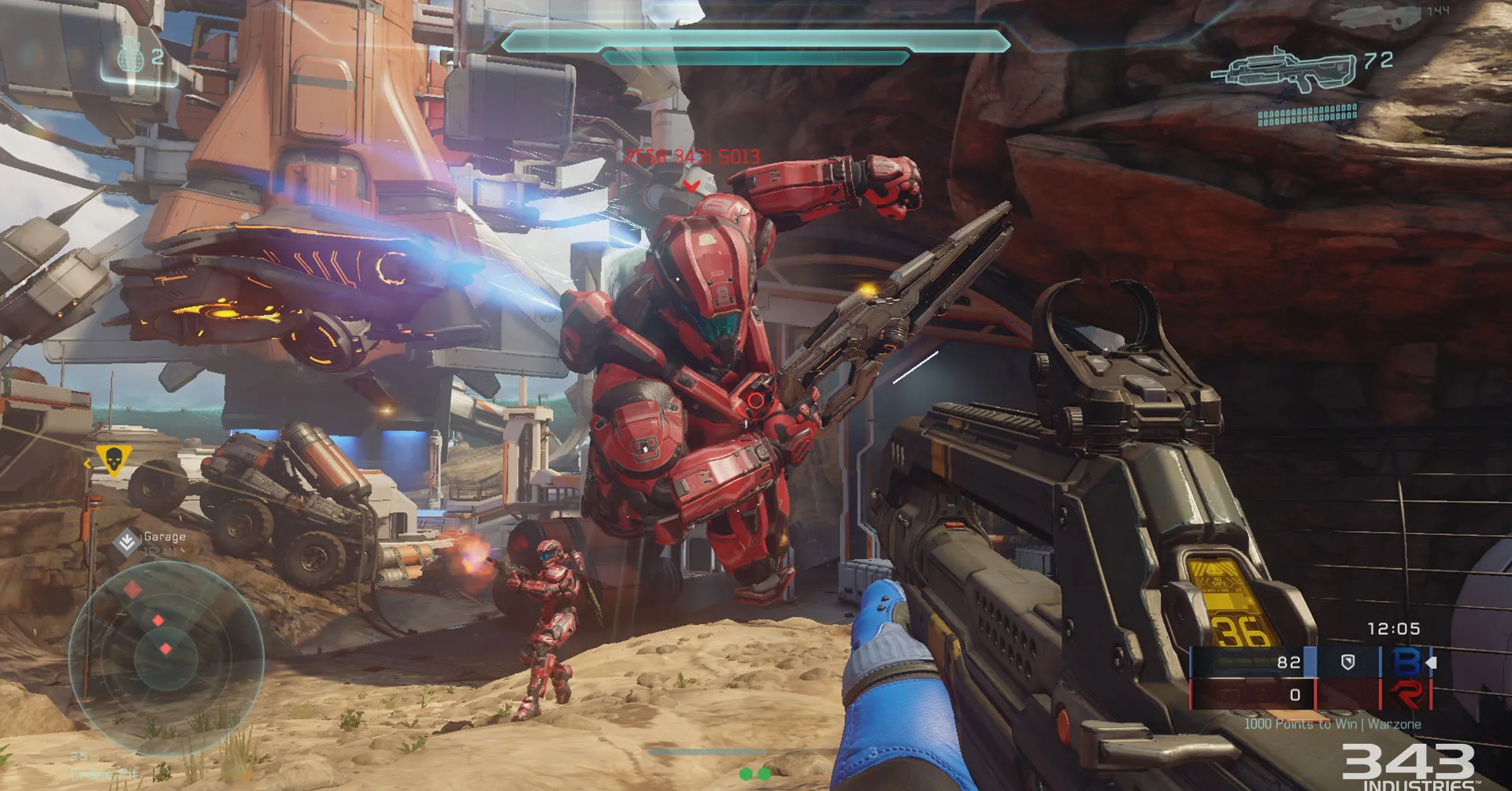Click the blue team B emblem
The height and width of the screenshot is (791, 1512).
(x=1407, y=662)
